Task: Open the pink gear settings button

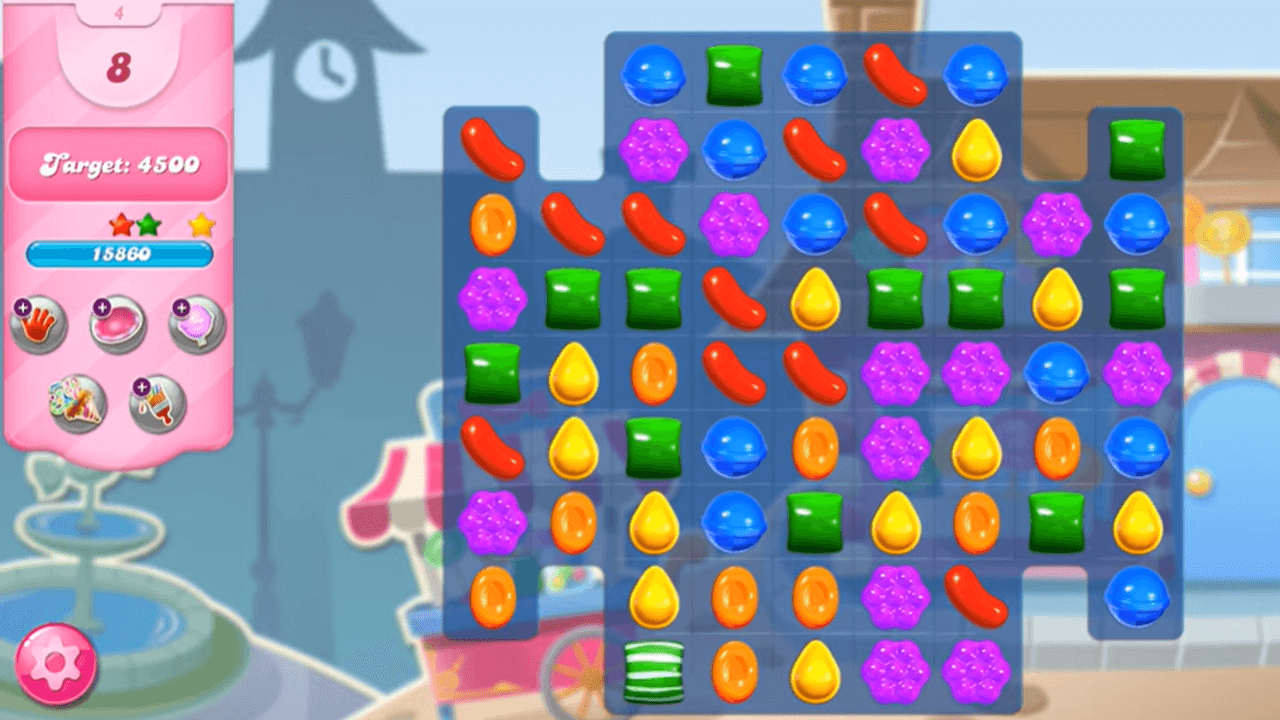Action: (x=56, y=664)
